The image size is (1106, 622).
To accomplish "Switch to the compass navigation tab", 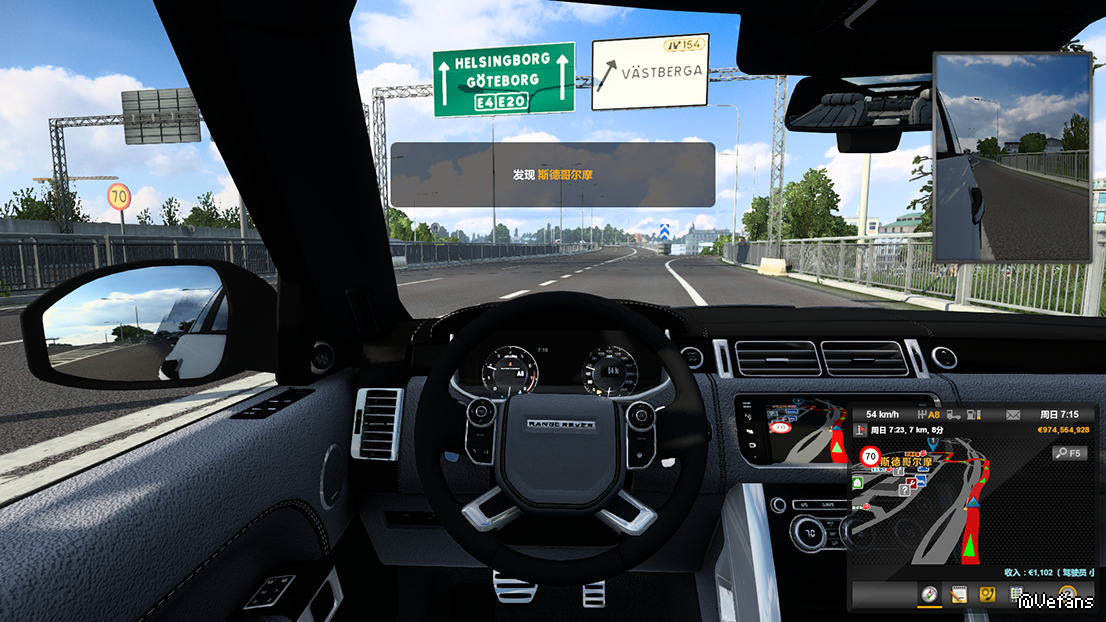I will coord(930,596).
